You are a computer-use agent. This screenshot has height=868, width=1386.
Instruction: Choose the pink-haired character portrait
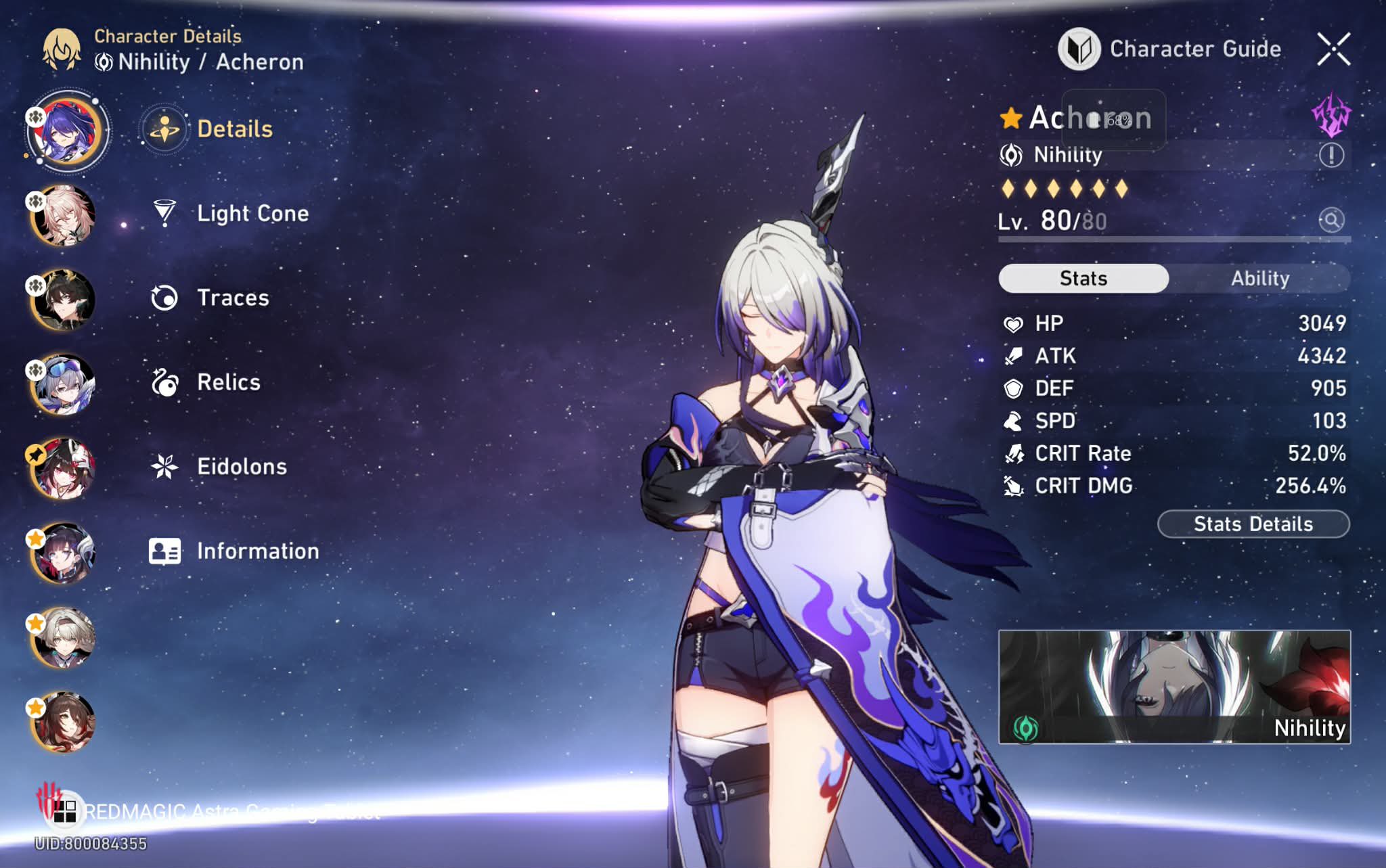pos(63,216)
